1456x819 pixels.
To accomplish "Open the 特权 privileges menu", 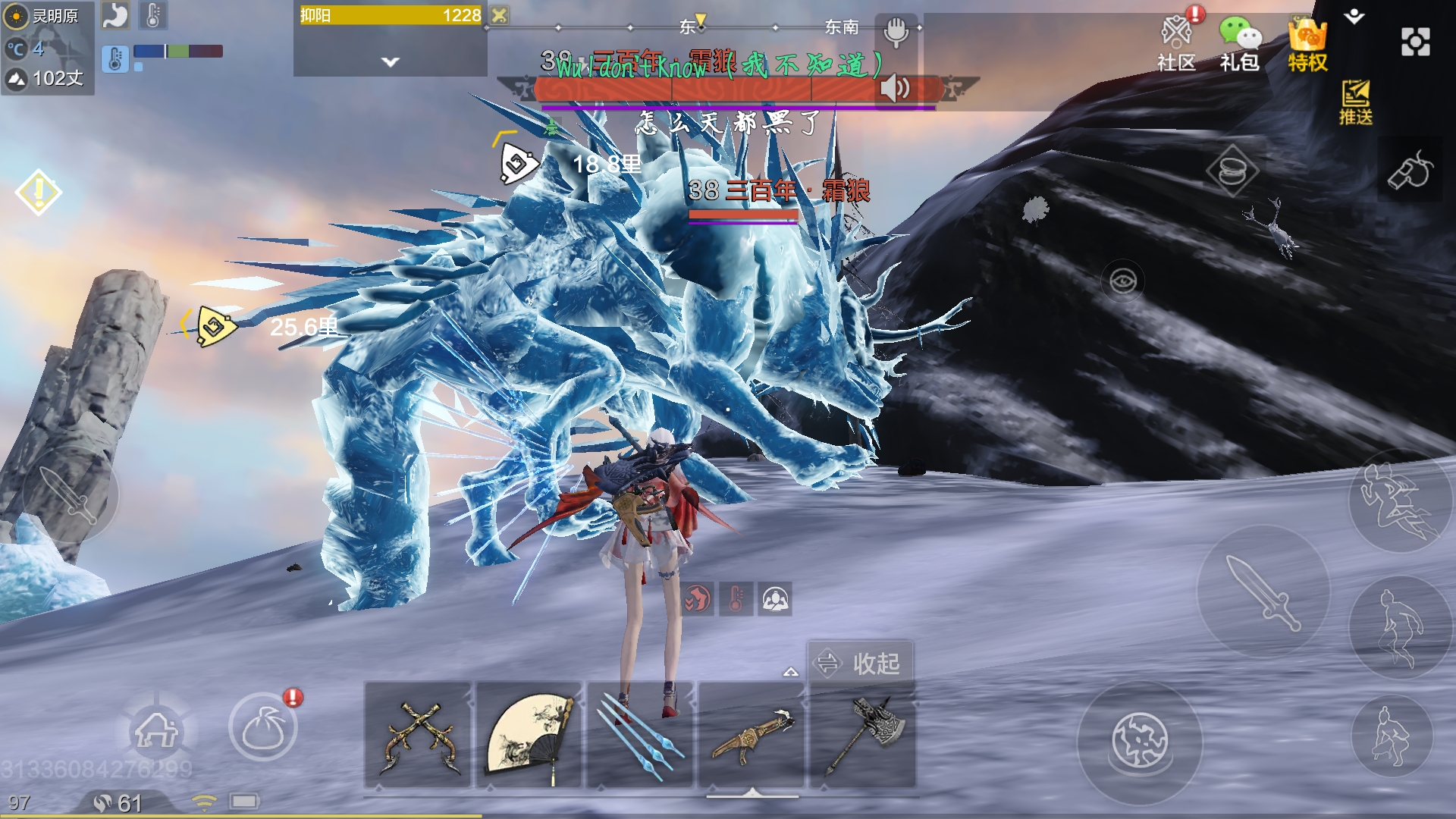I will [1307, 44].
